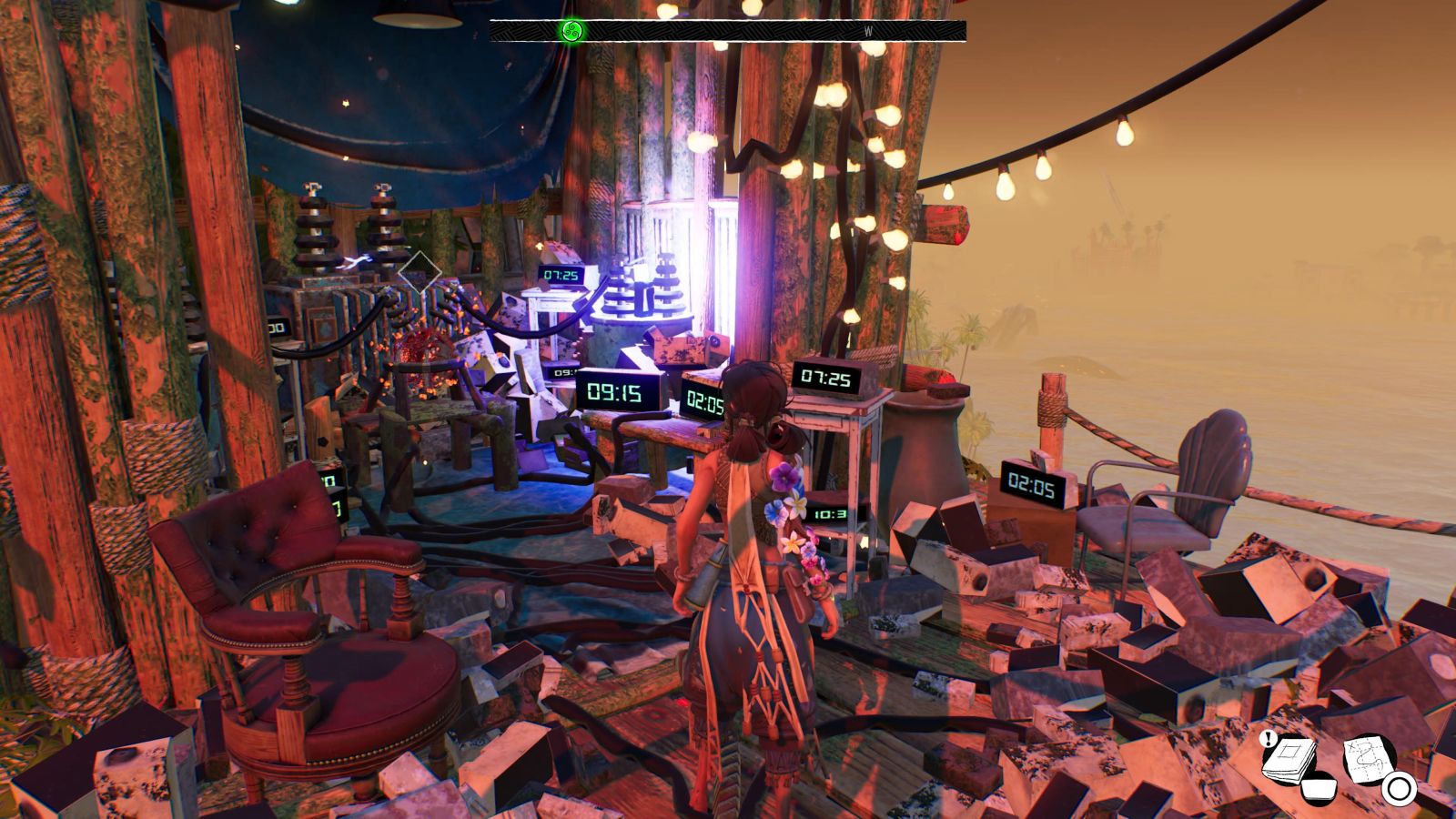Open the folded treasure map icon

coord(1370,757)
